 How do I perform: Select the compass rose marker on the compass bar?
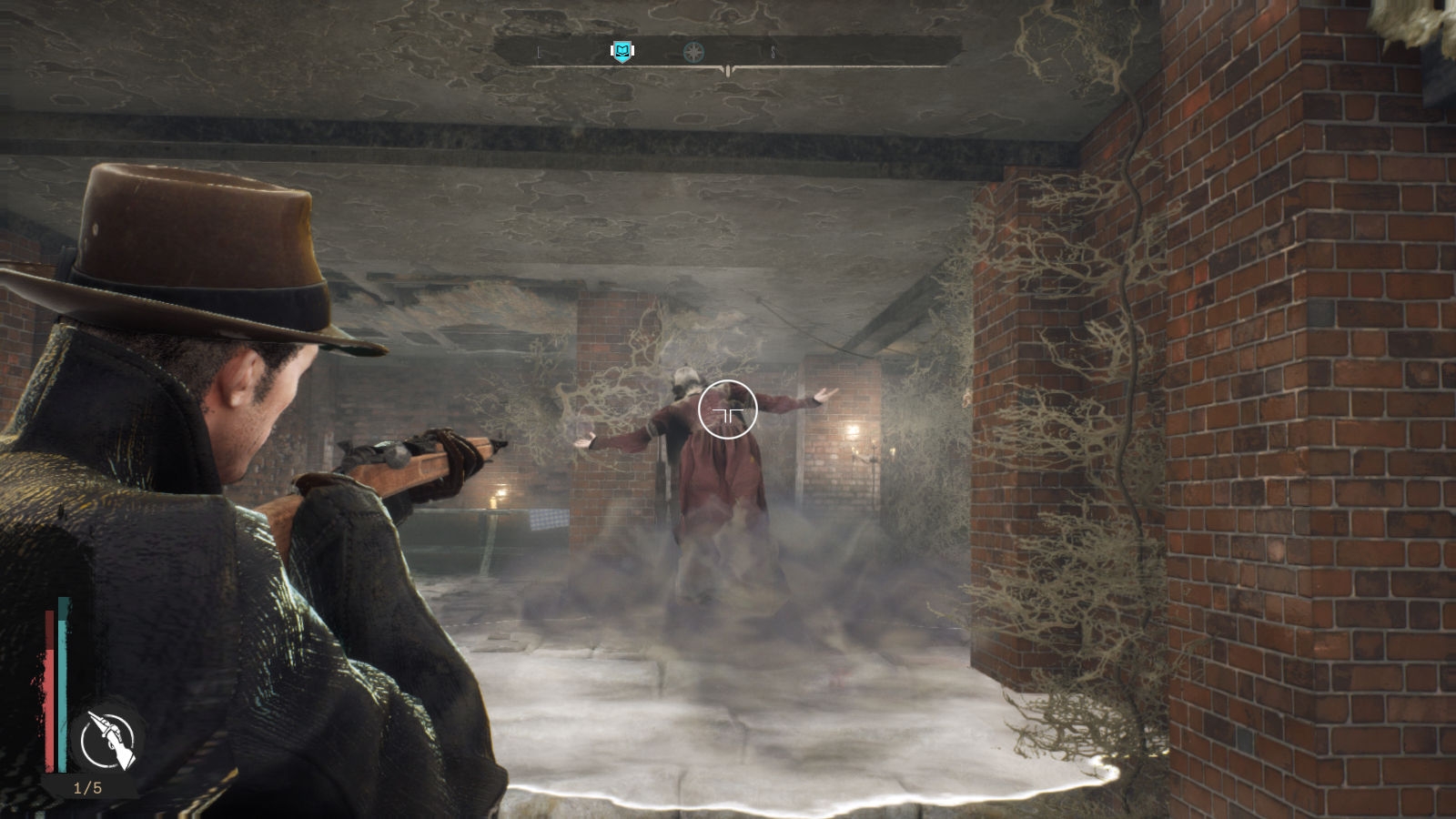[694, 52]
